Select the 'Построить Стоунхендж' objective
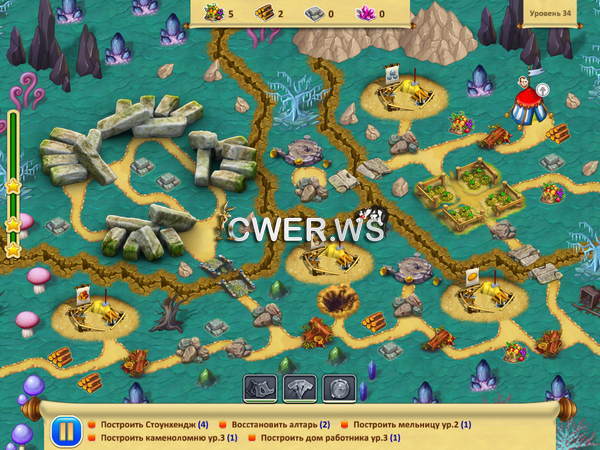This screenshot has width=600, height=450. point(154,424)
